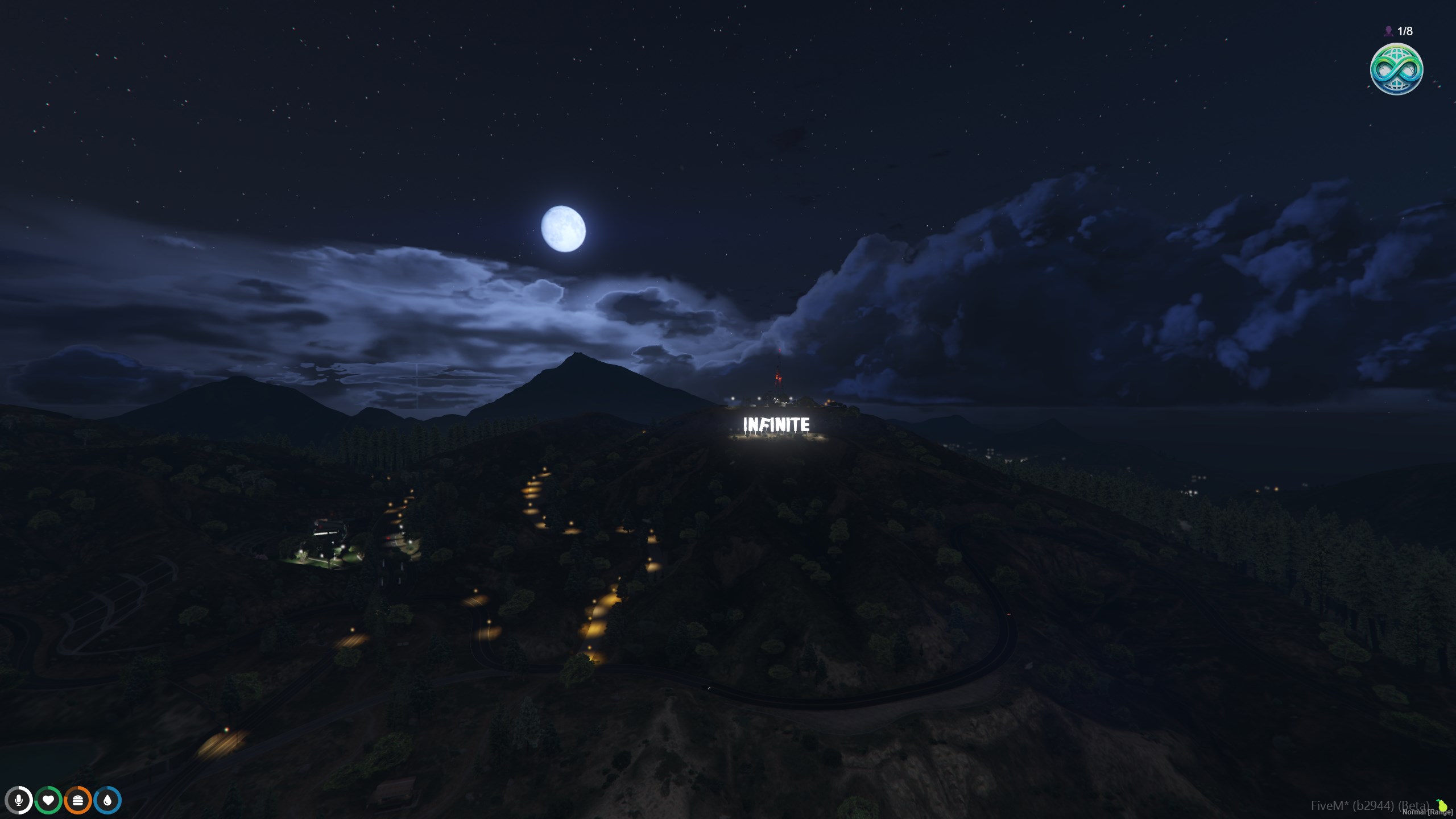Screen dimensions: 1456x819
Task: Click the burger hunger status icon
Action: pos(78,800)
